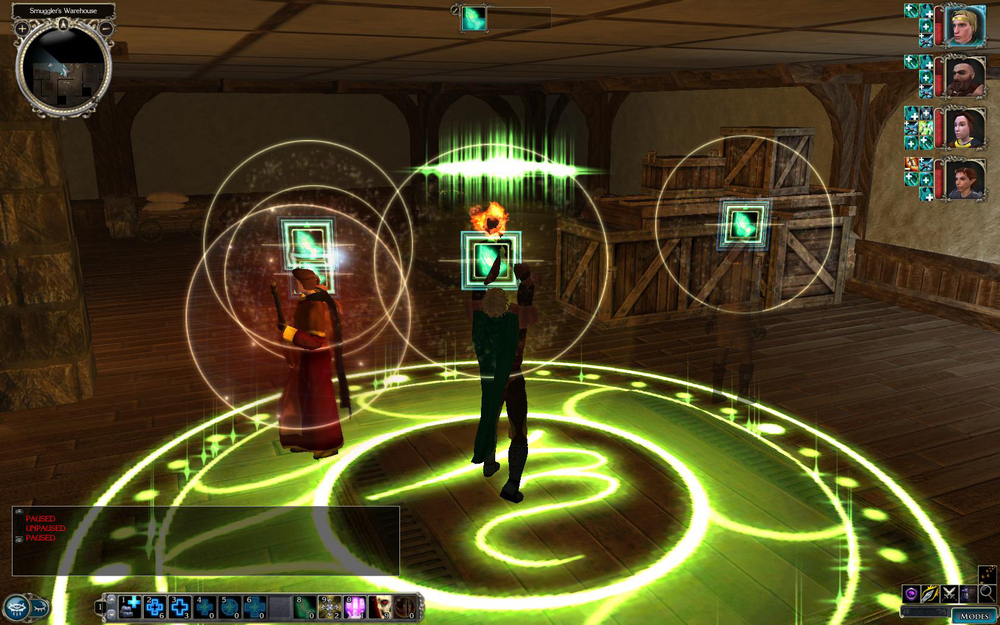Select the blond hero party portrait
This screenshot has width=1000, height=625.
coord(965,25)
